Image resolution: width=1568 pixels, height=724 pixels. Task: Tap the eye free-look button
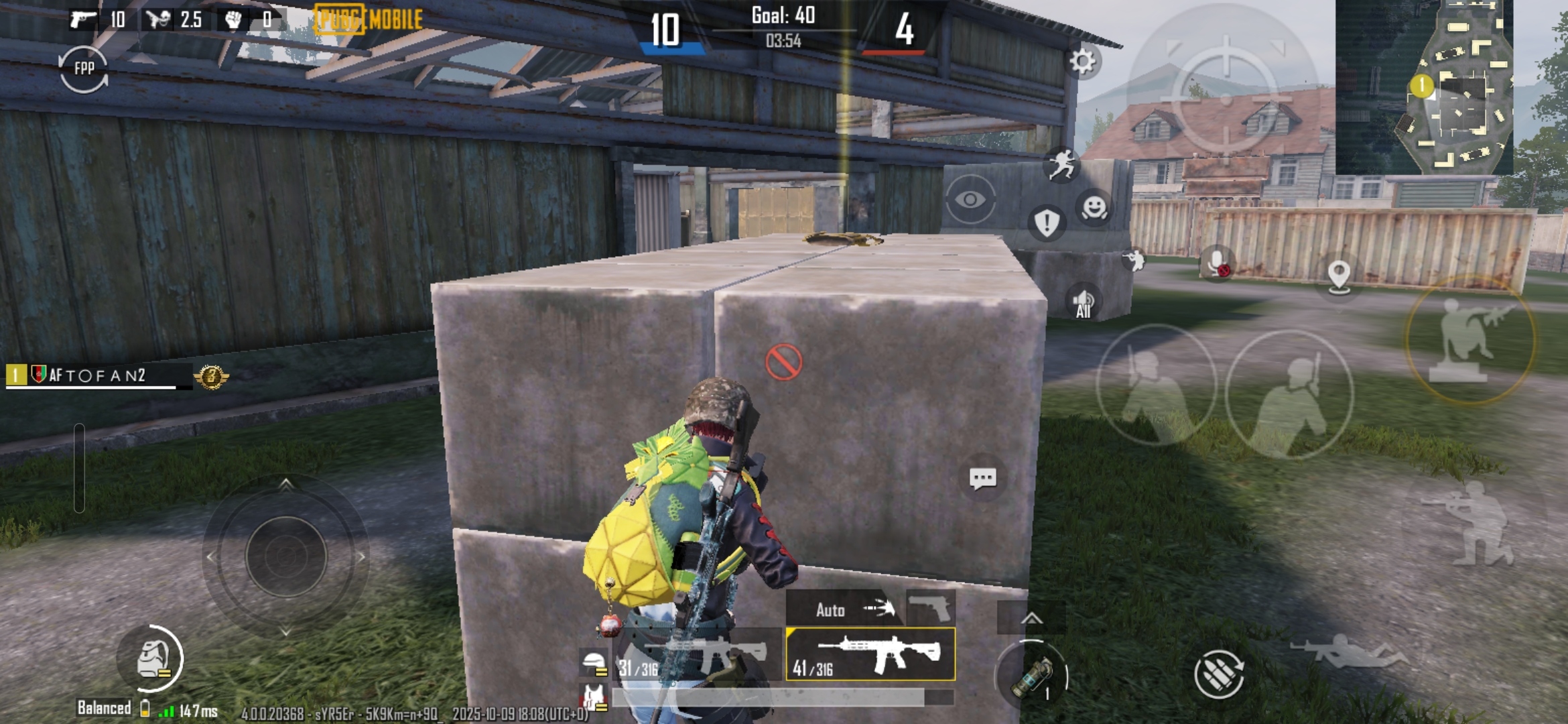(x=970, y=199)
